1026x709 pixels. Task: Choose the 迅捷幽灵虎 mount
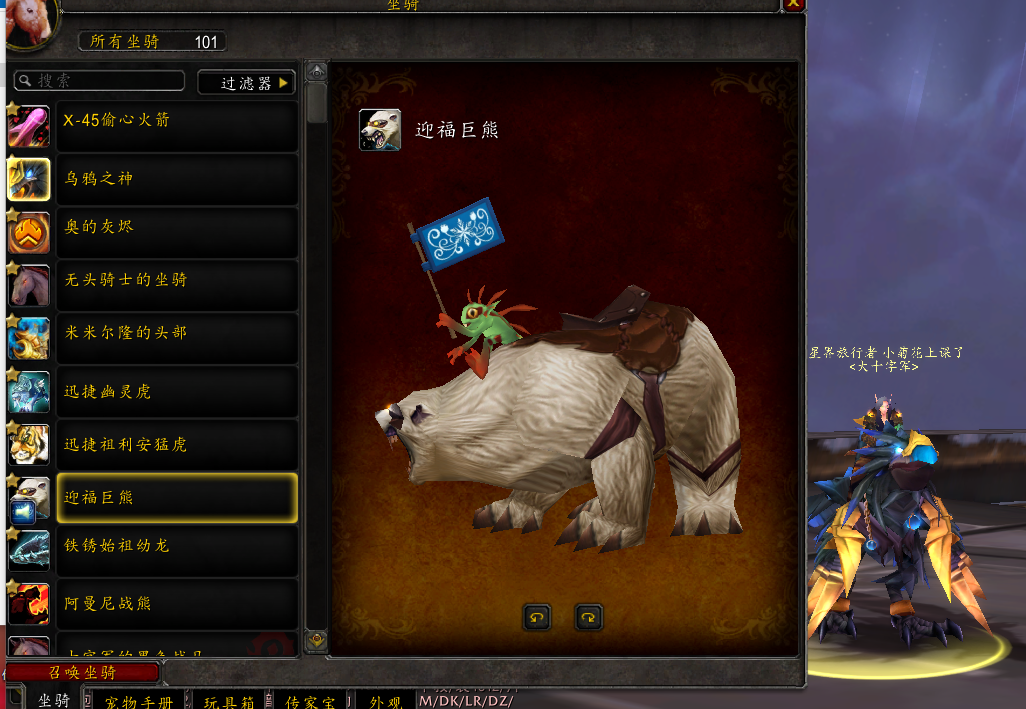(x=177, y=391)
